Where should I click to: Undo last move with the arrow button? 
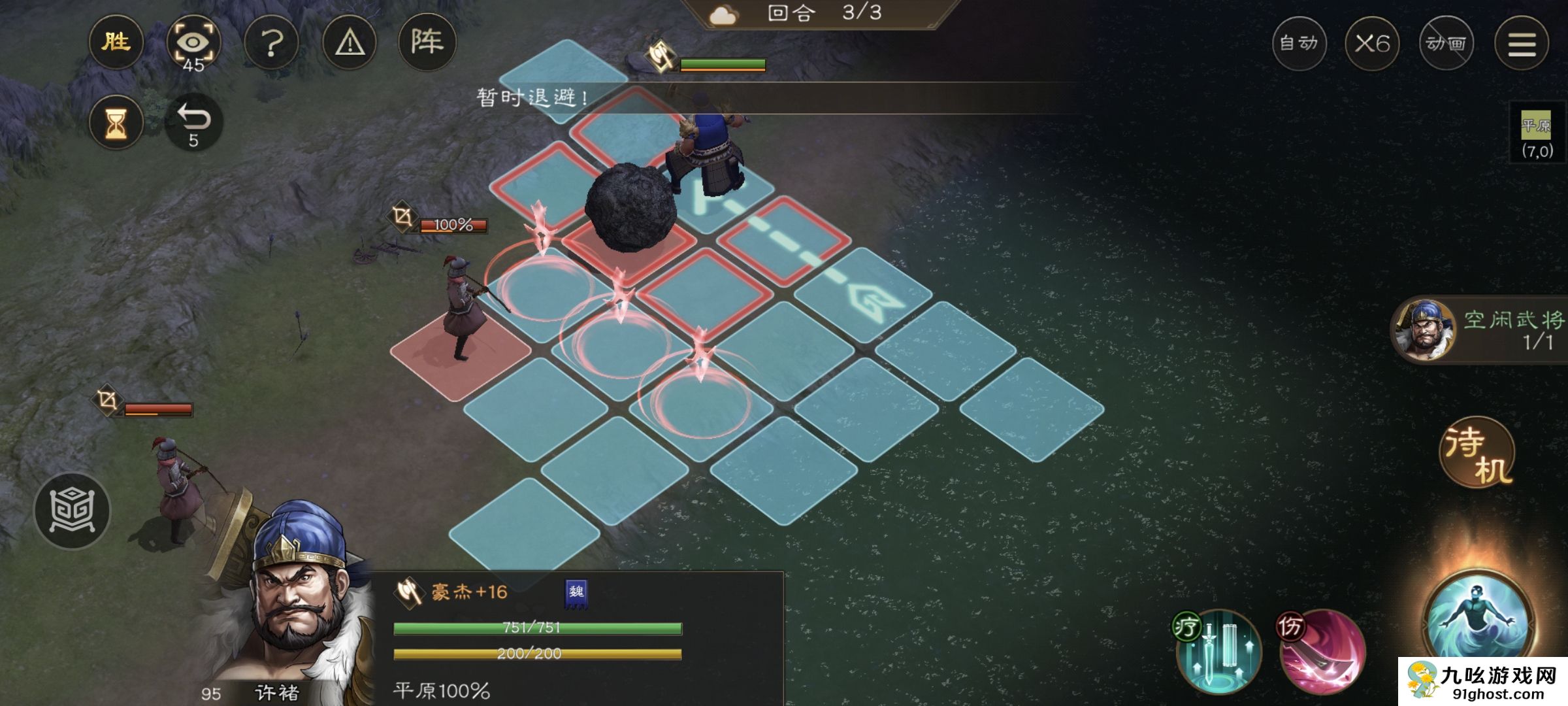[x=194, y=122]
